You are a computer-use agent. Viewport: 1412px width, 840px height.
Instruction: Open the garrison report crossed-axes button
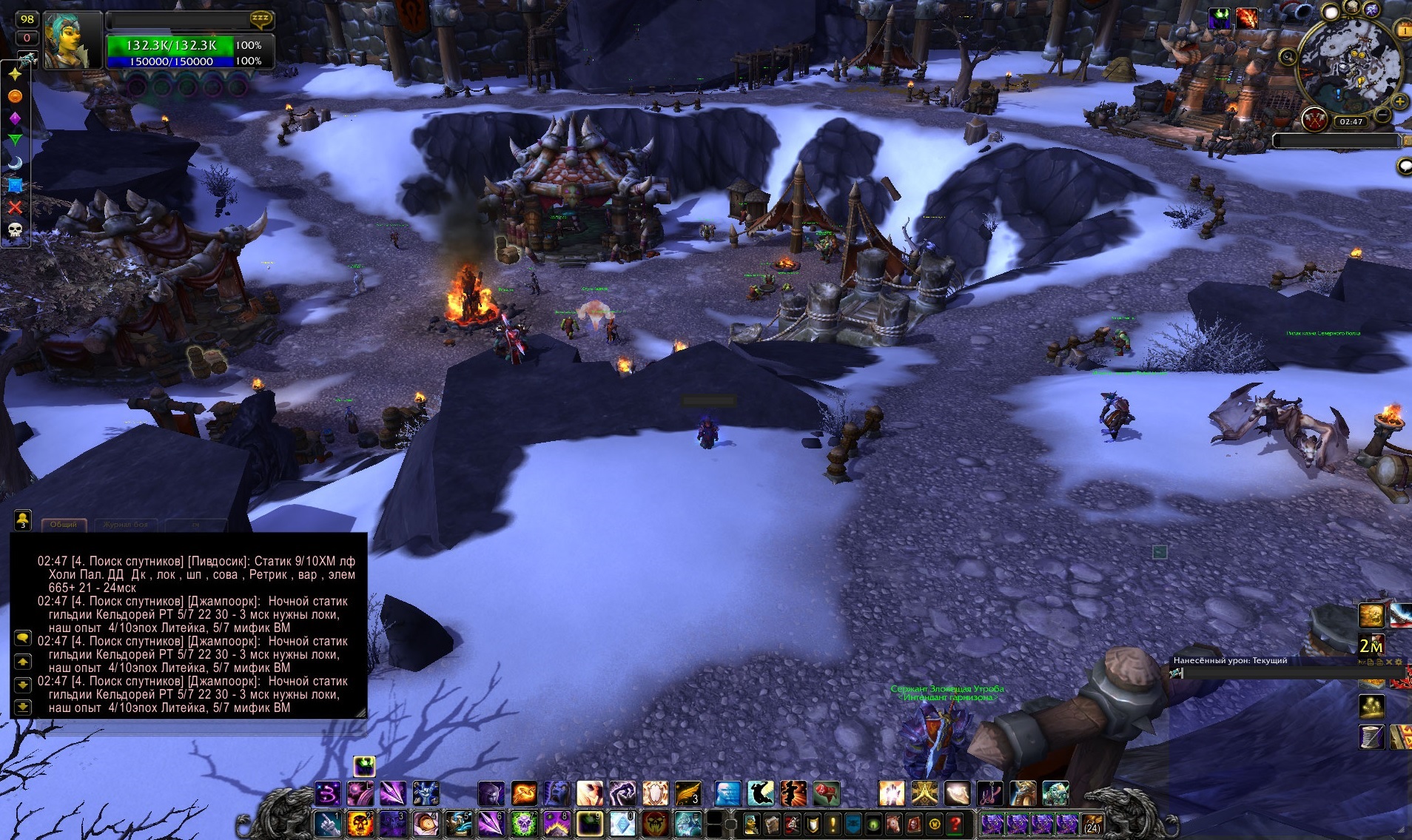(1314, 120)
